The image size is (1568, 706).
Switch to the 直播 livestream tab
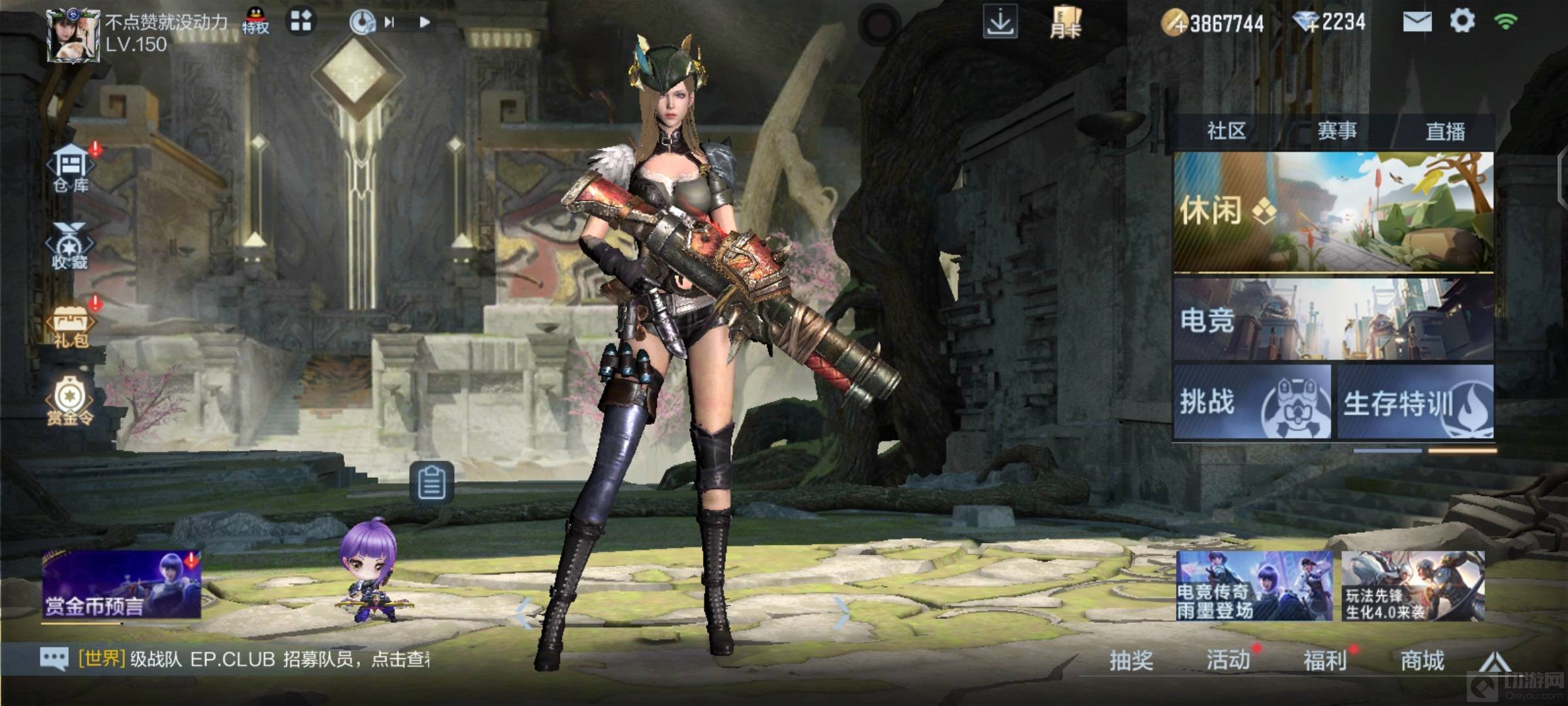pyautogui.click(x=1445, y=131)
